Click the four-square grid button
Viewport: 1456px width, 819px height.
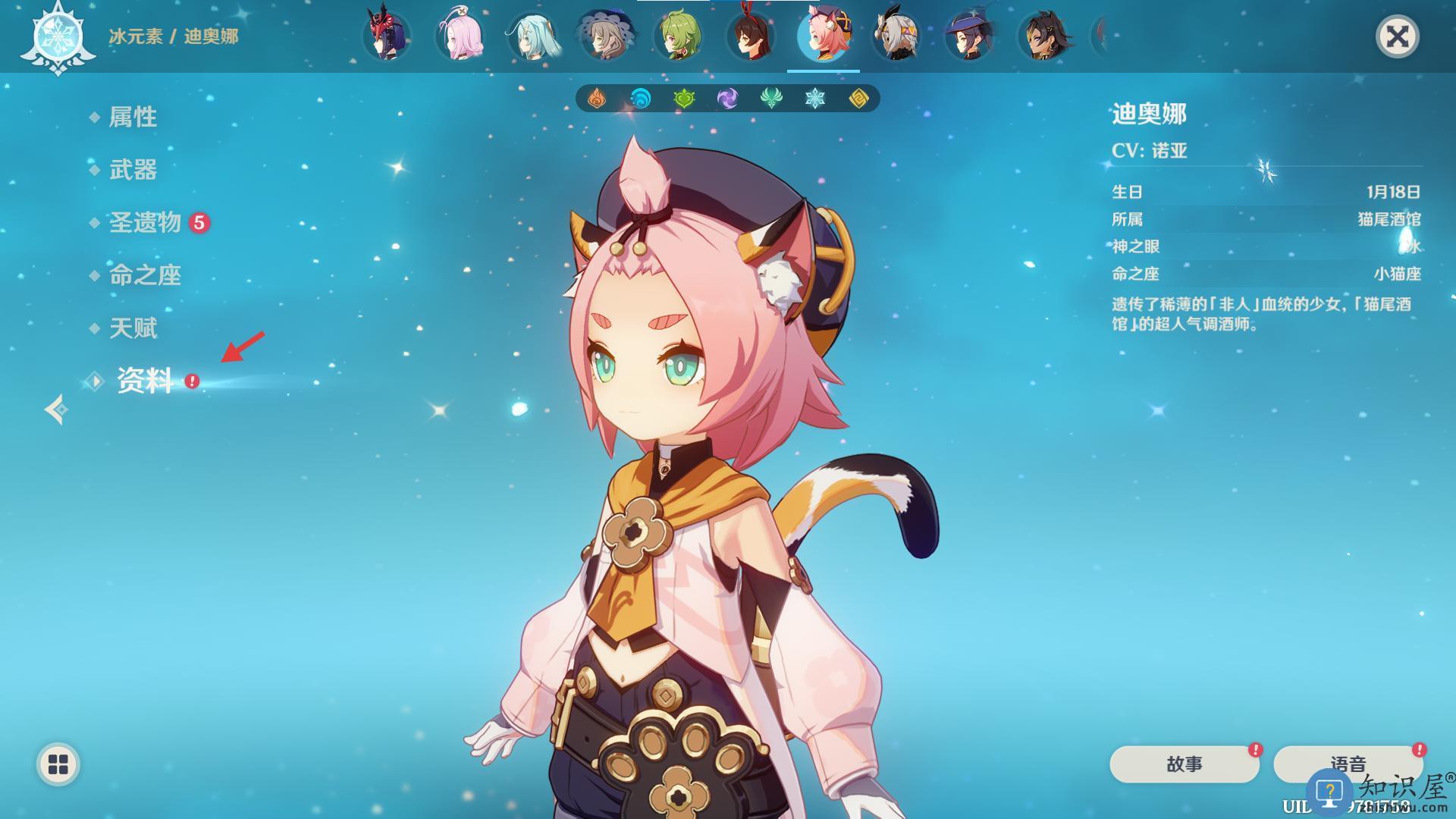tap(58, 764)
